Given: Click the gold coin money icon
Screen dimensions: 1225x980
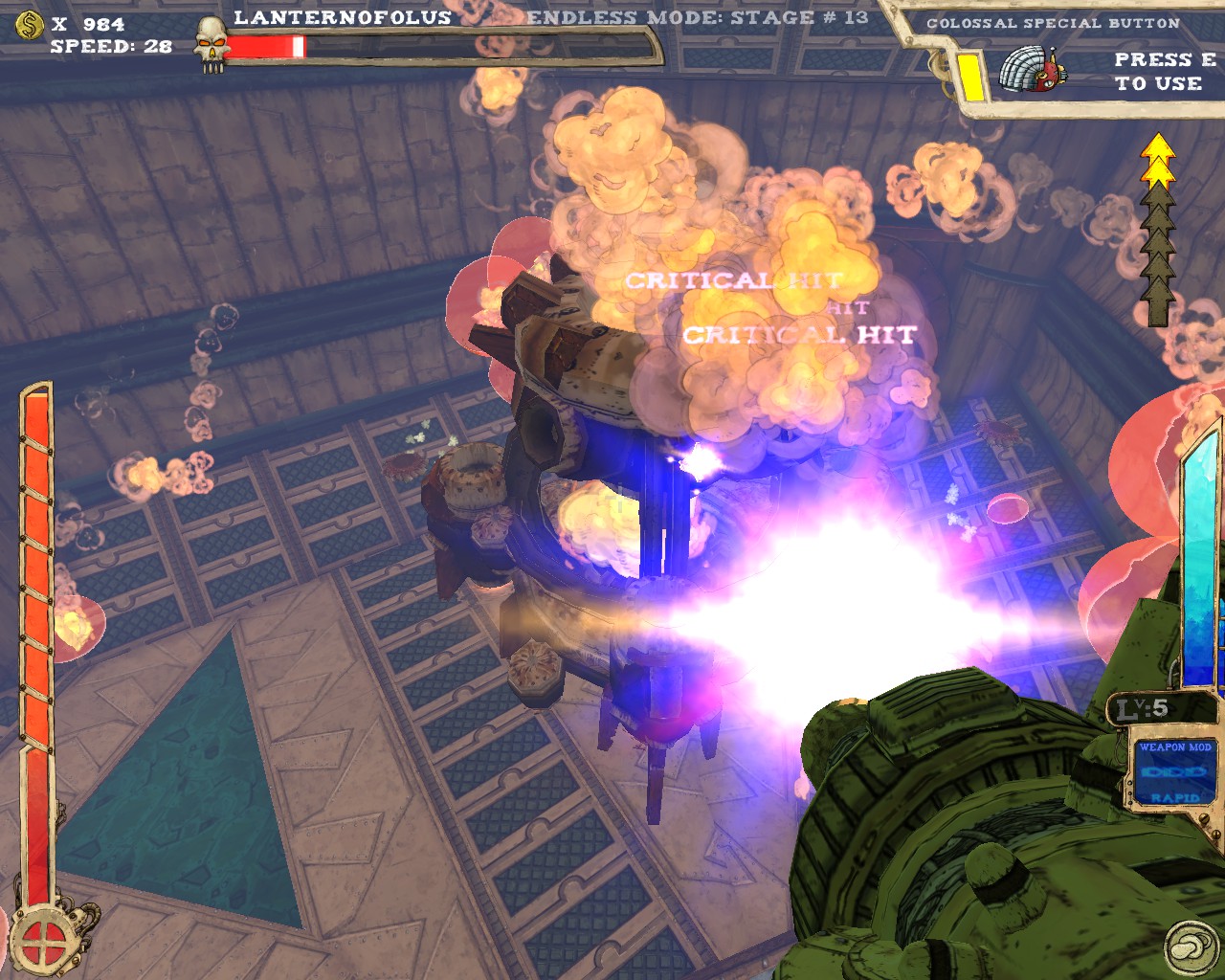Looking at the screenshot, I should click(30, 25).
